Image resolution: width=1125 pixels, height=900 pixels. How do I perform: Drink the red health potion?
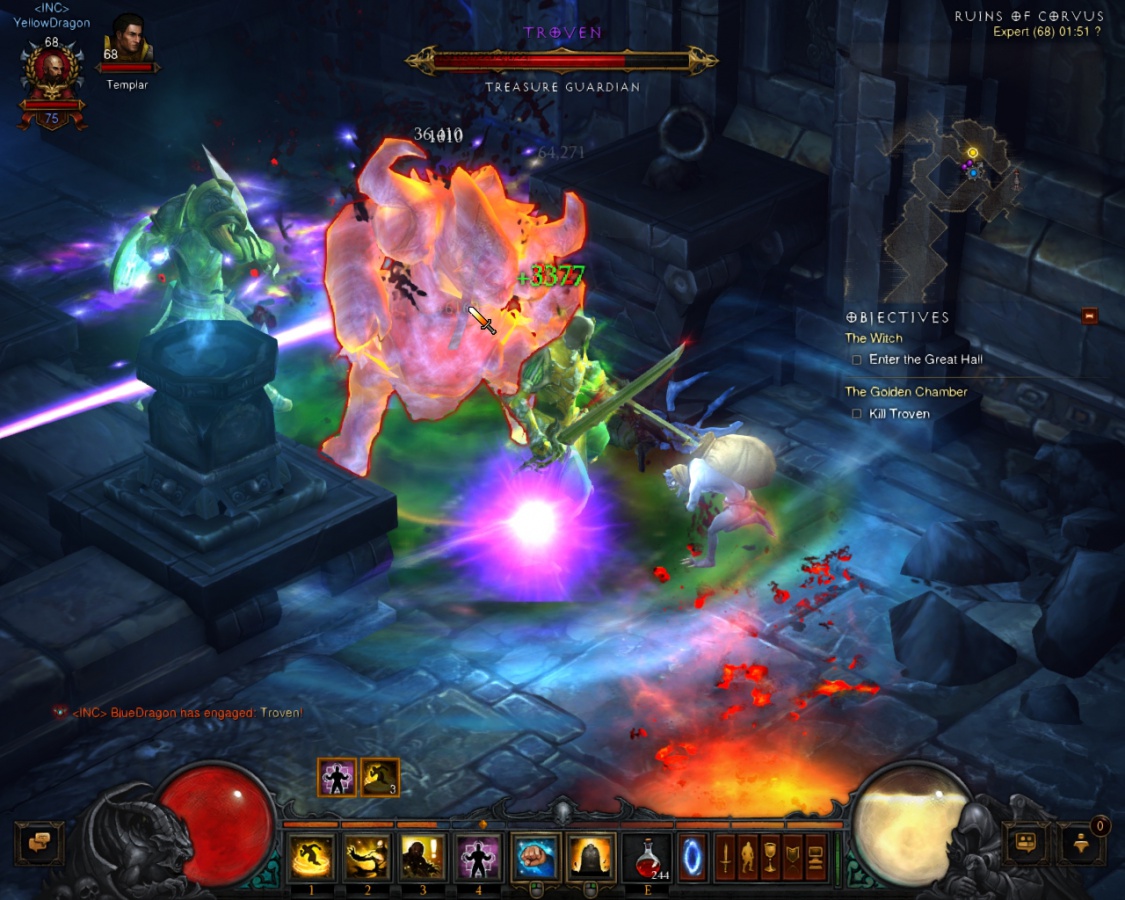pyautogui.click(x=647, y=857)
